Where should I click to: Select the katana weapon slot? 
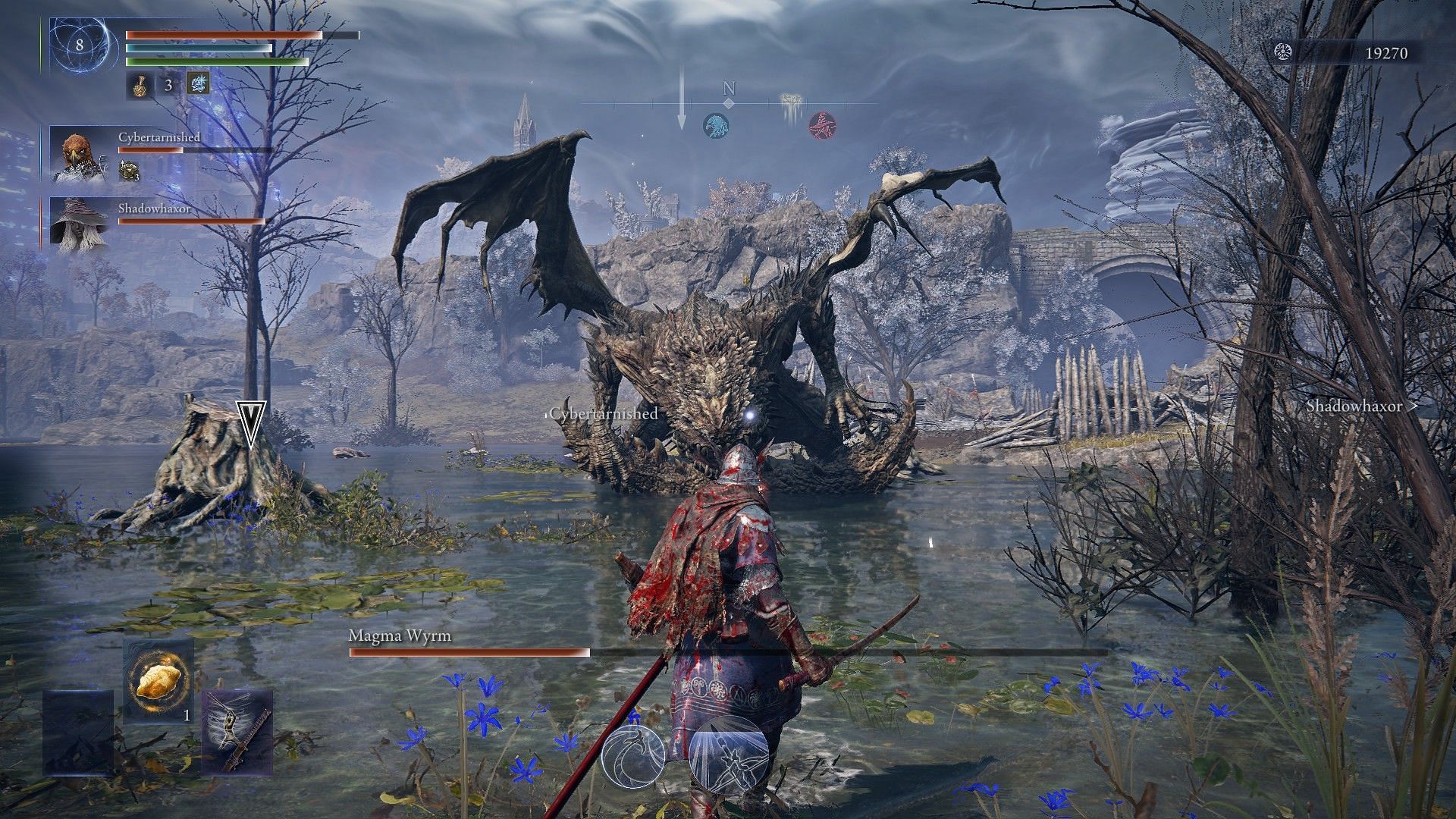[x=237, y=732]
